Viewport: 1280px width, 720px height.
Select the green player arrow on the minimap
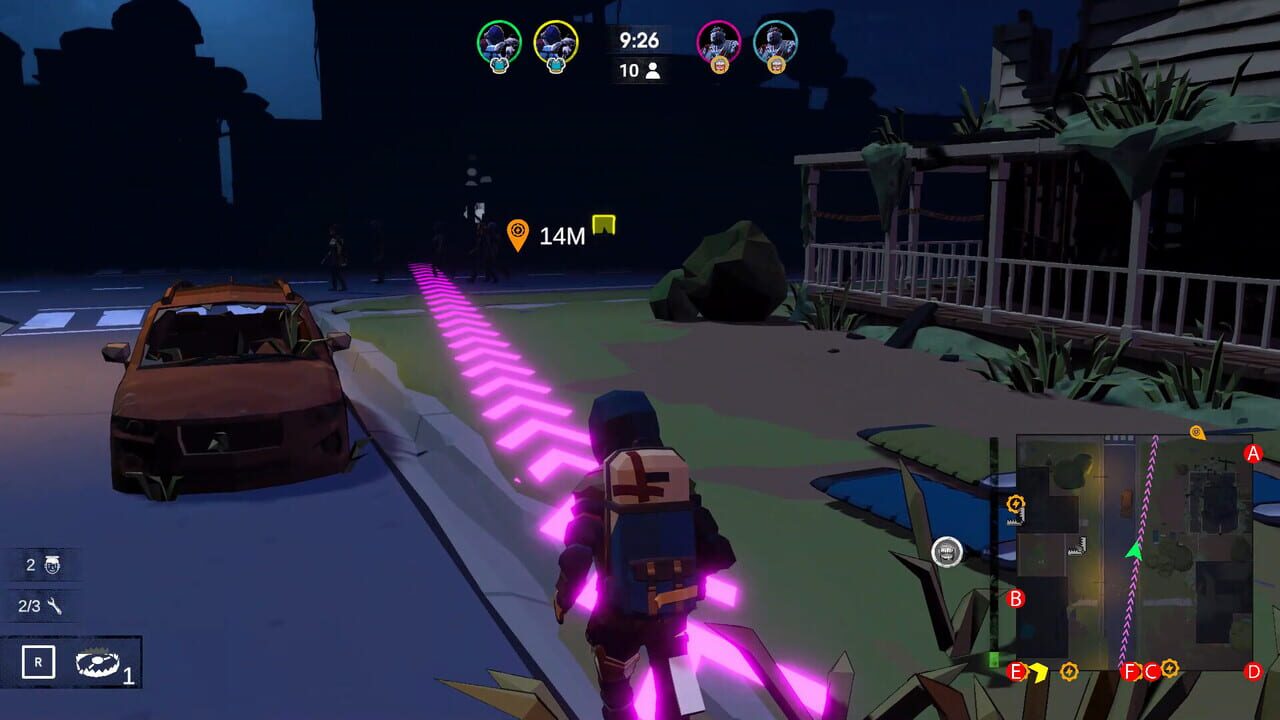pos(1134,551)
